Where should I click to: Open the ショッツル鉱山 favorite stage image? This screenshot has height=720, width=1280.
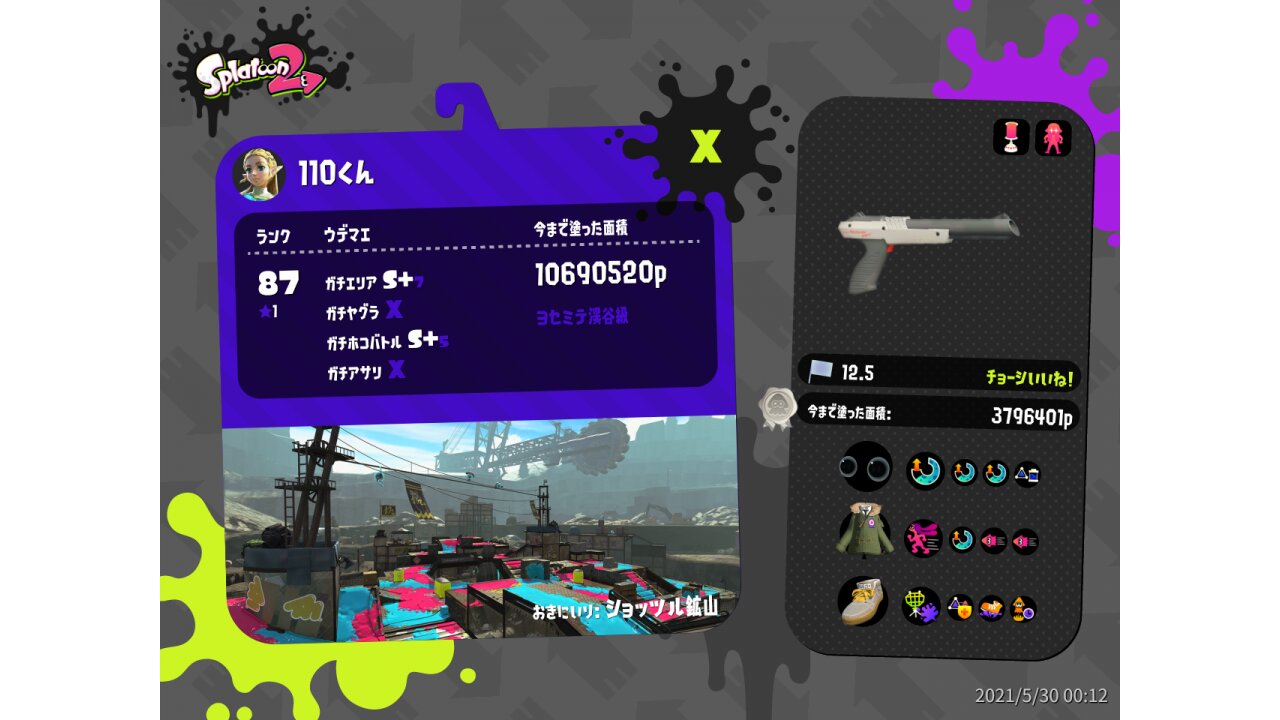(480, 530)
